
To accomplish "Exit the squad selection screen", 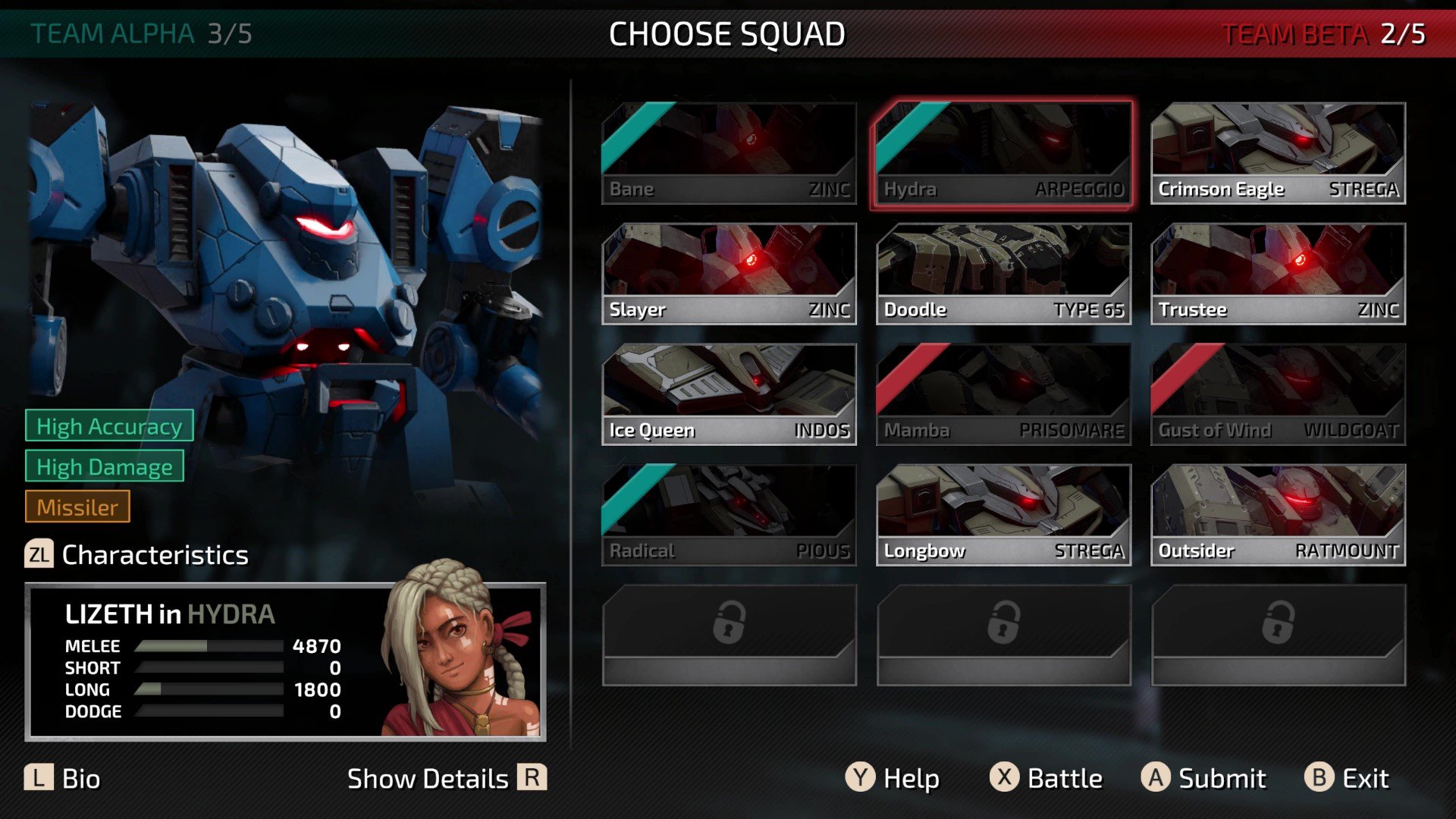I will pyautogui.click(x=1347, y=779).
